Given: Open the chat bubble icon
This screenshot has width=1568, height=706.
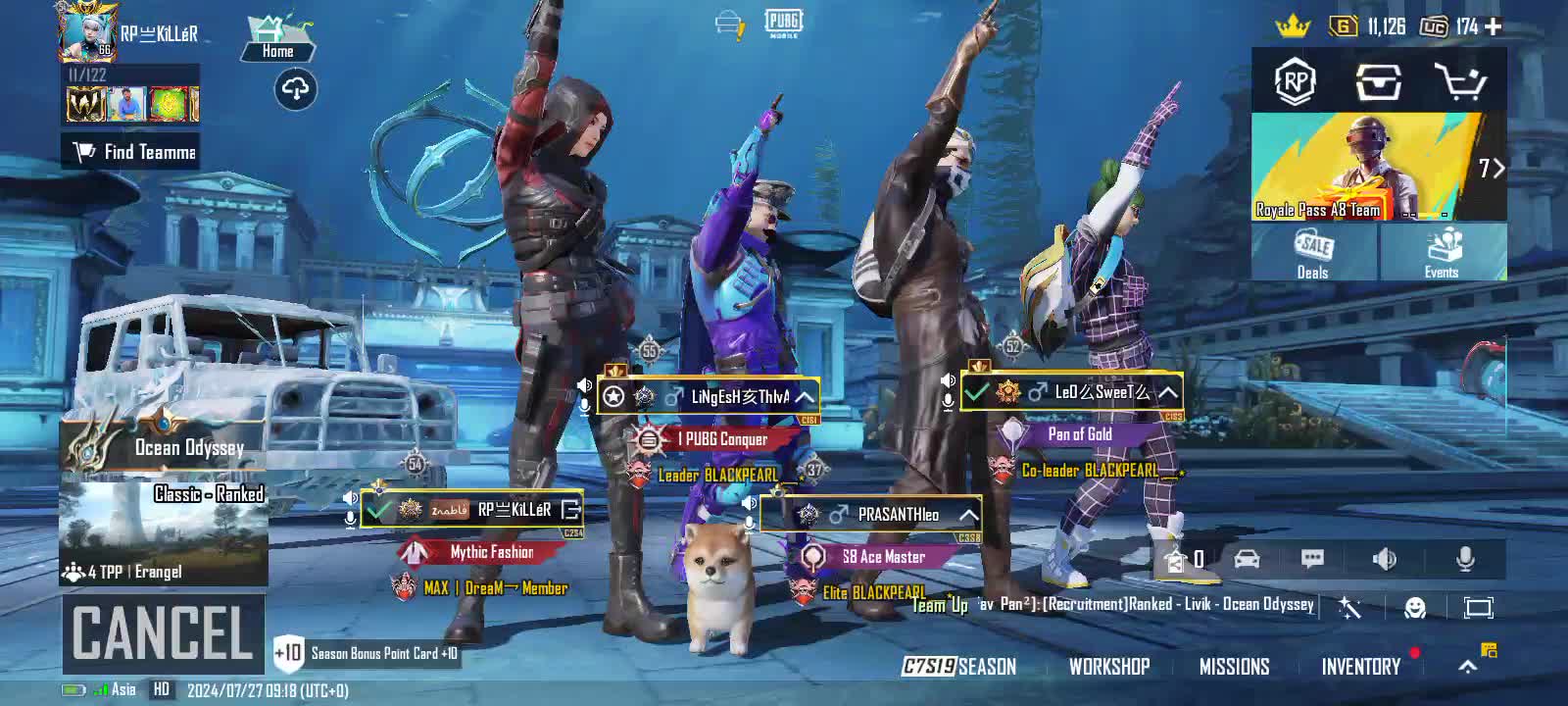Looking at the screenshot, I should [x=1312, y=559].
